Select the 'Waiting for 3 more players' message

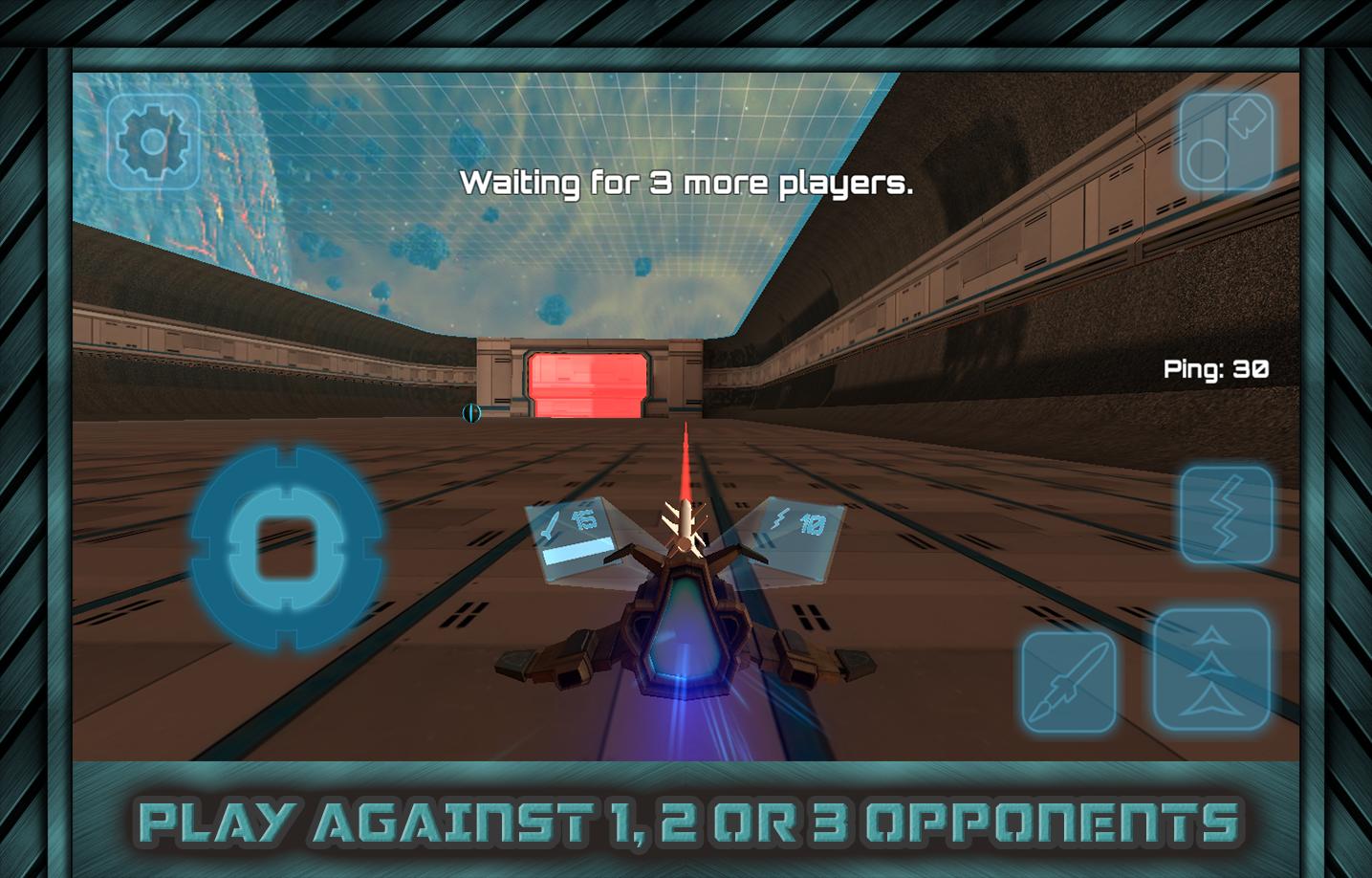(x=687, y=183)
